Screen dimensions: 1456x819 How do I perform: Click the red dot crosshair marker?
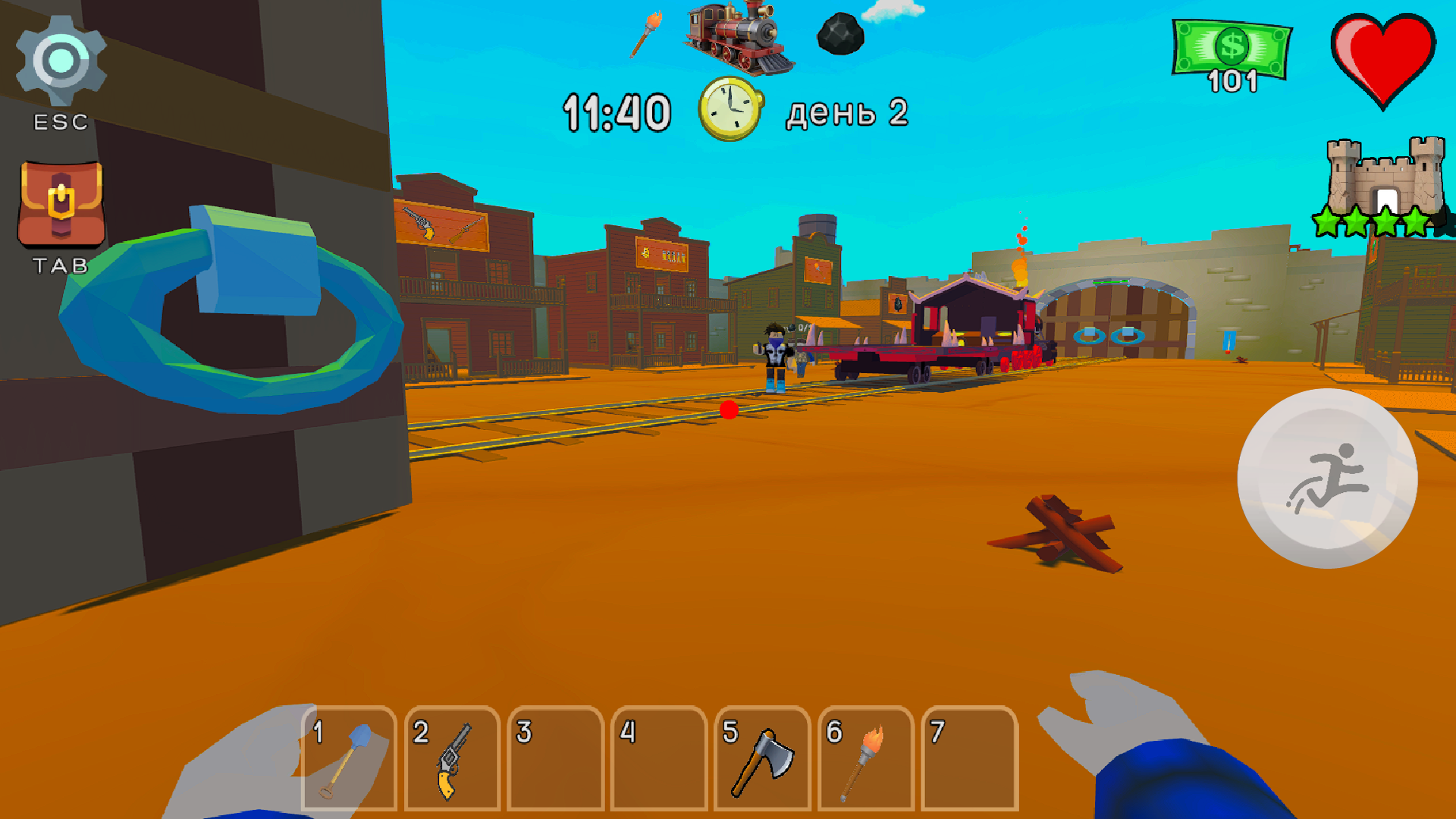pyautogui.click(x=729, y=410)
